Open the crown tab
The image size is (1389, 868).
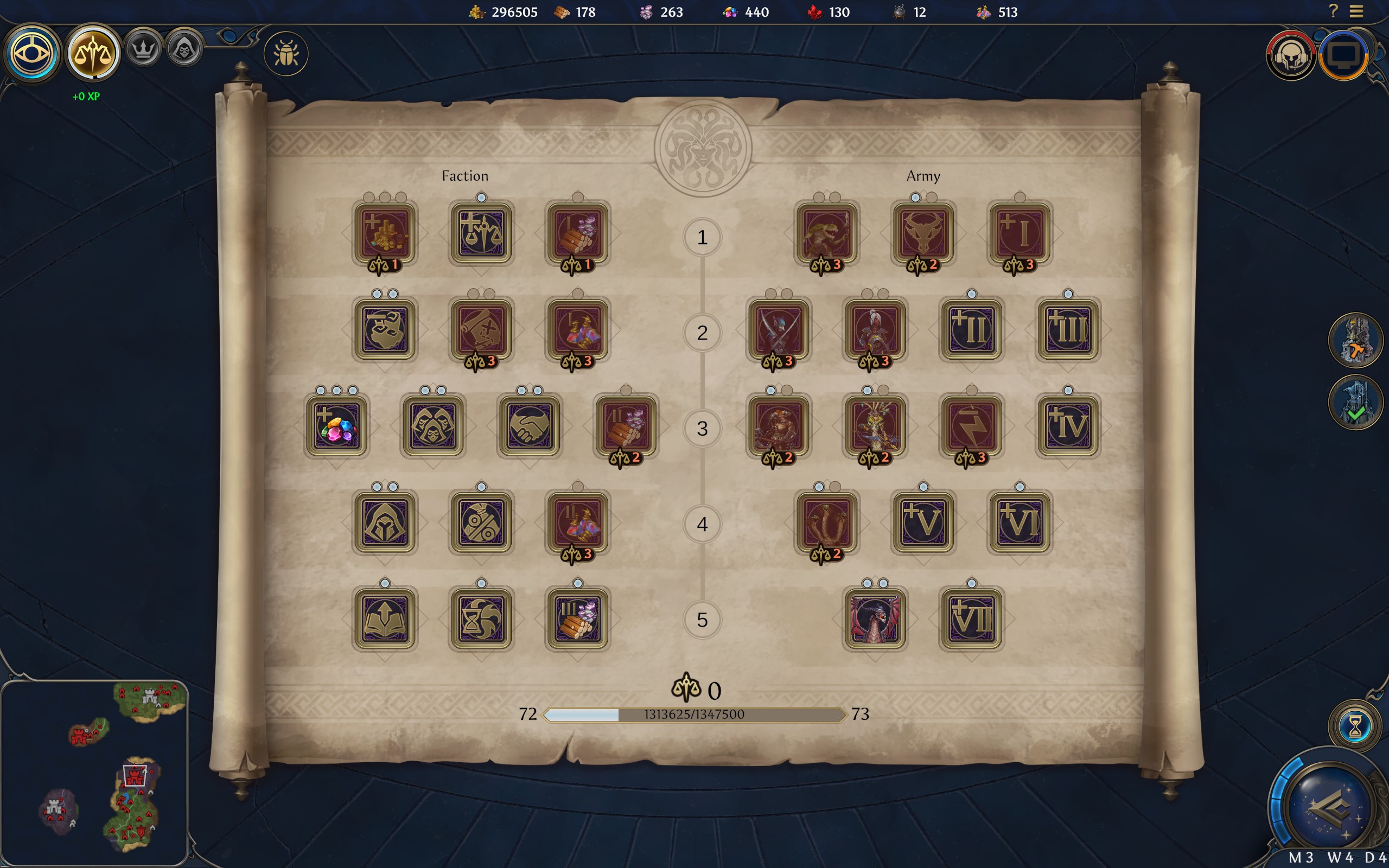tap(143, 49)
